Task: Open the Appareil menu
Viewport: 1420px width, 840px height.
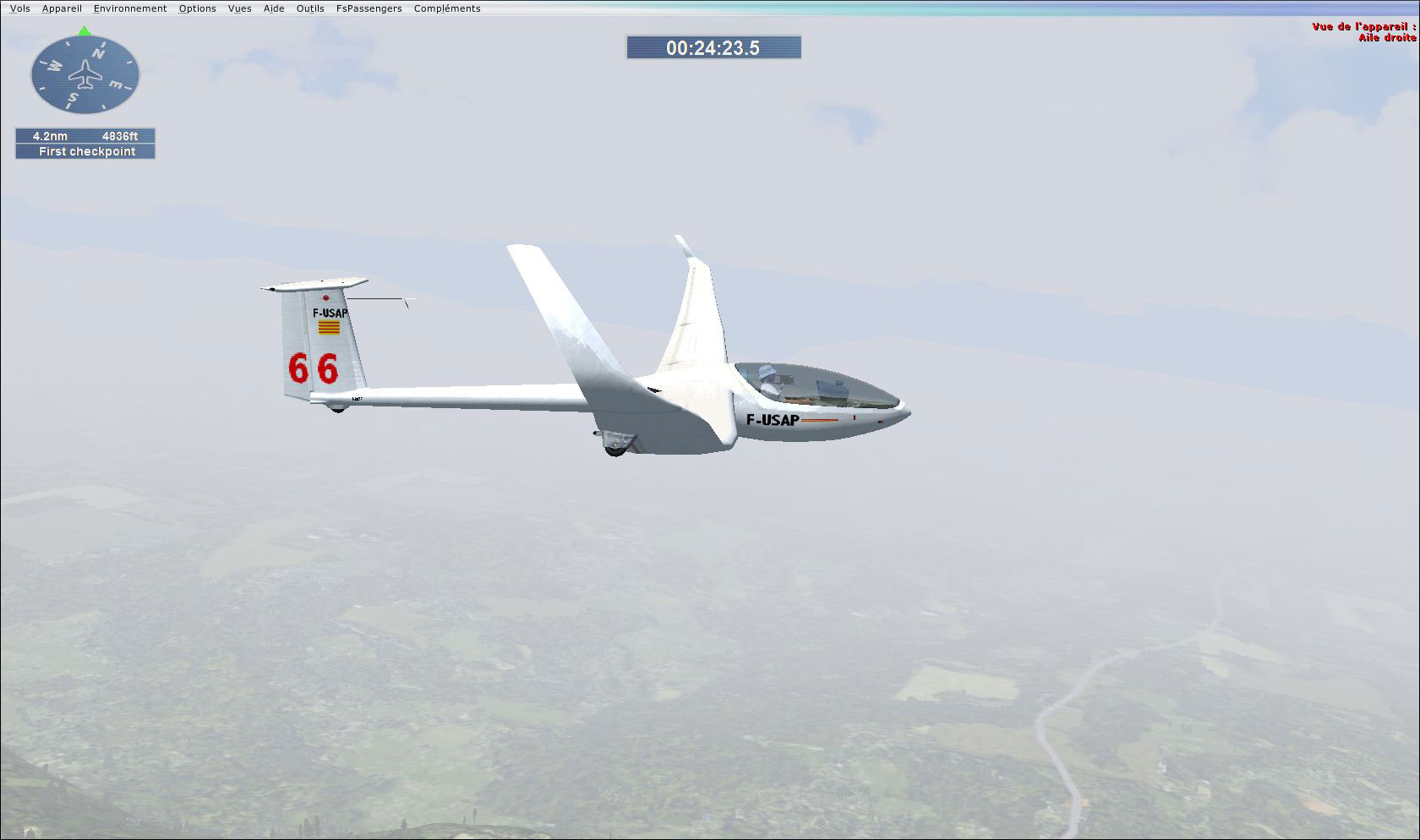Action: [x=61, y=8]
